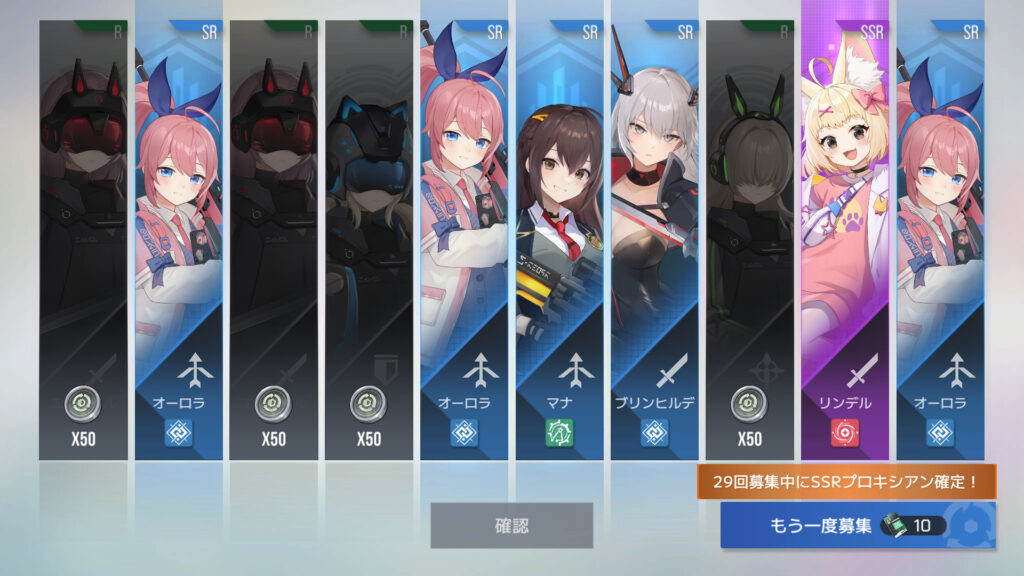Select the green bunny-eared R card
1024x576 pixels.
click(749, 240)
